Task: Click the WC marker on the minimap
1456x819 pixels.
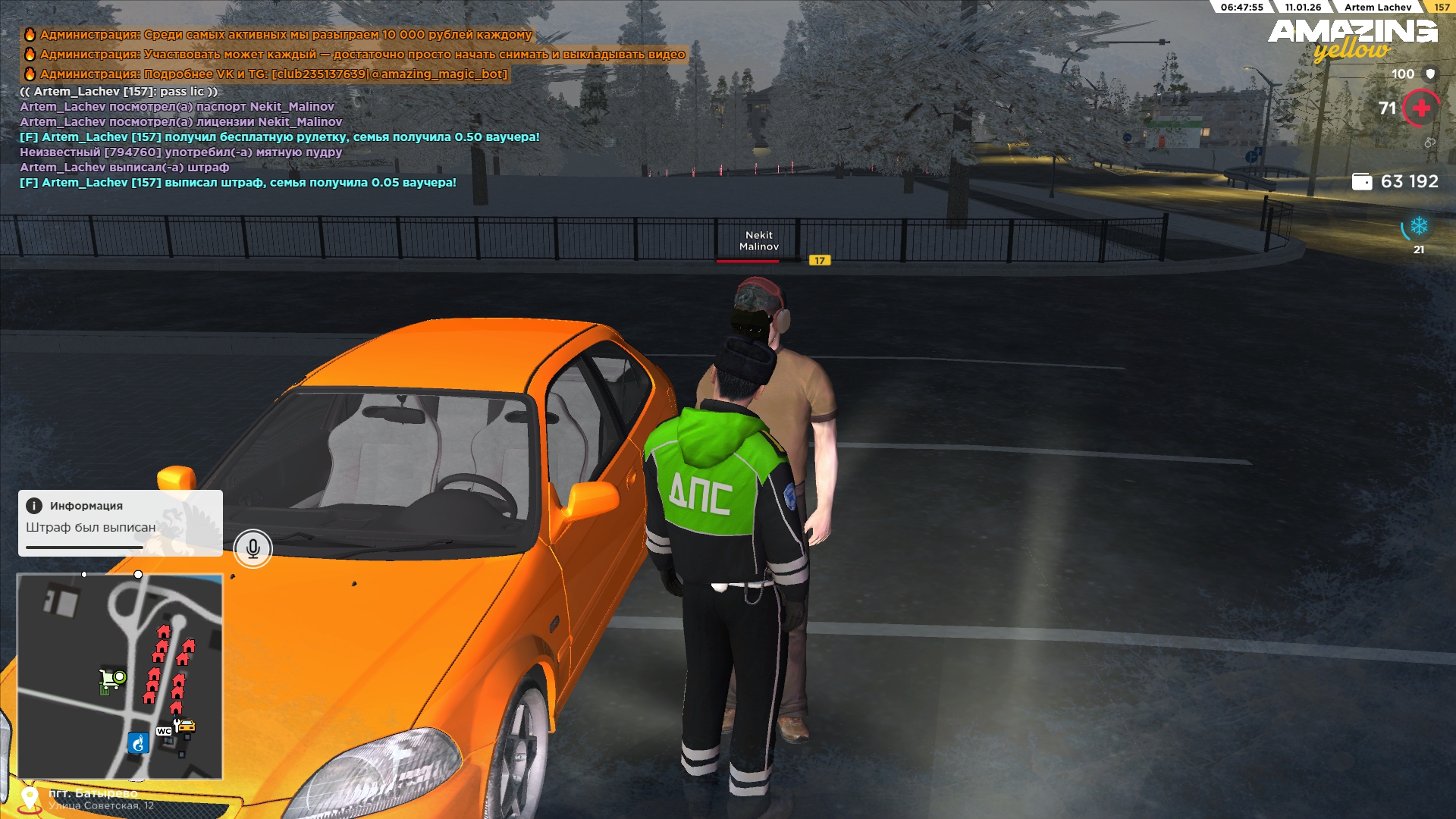Action: (164, 731)
